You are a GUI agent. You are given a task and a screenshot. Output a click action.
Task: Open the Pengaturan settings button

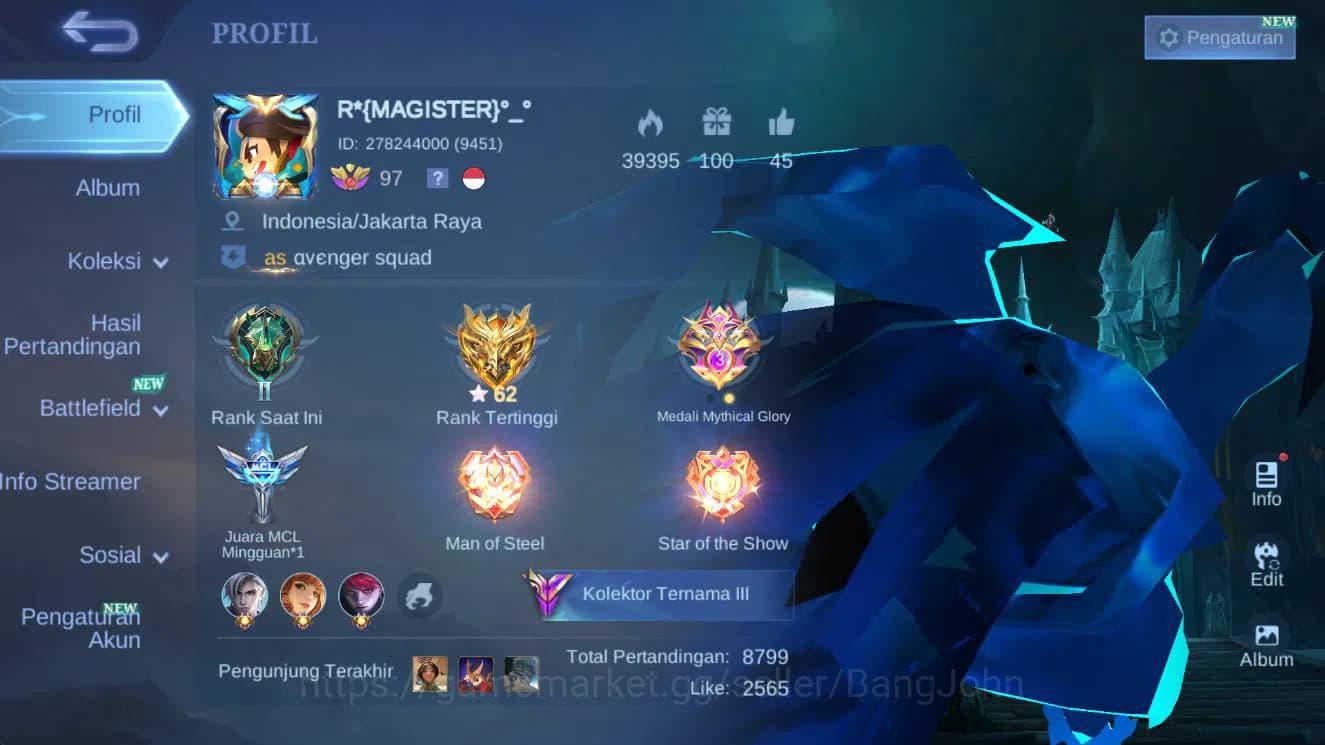point(1219,37)
